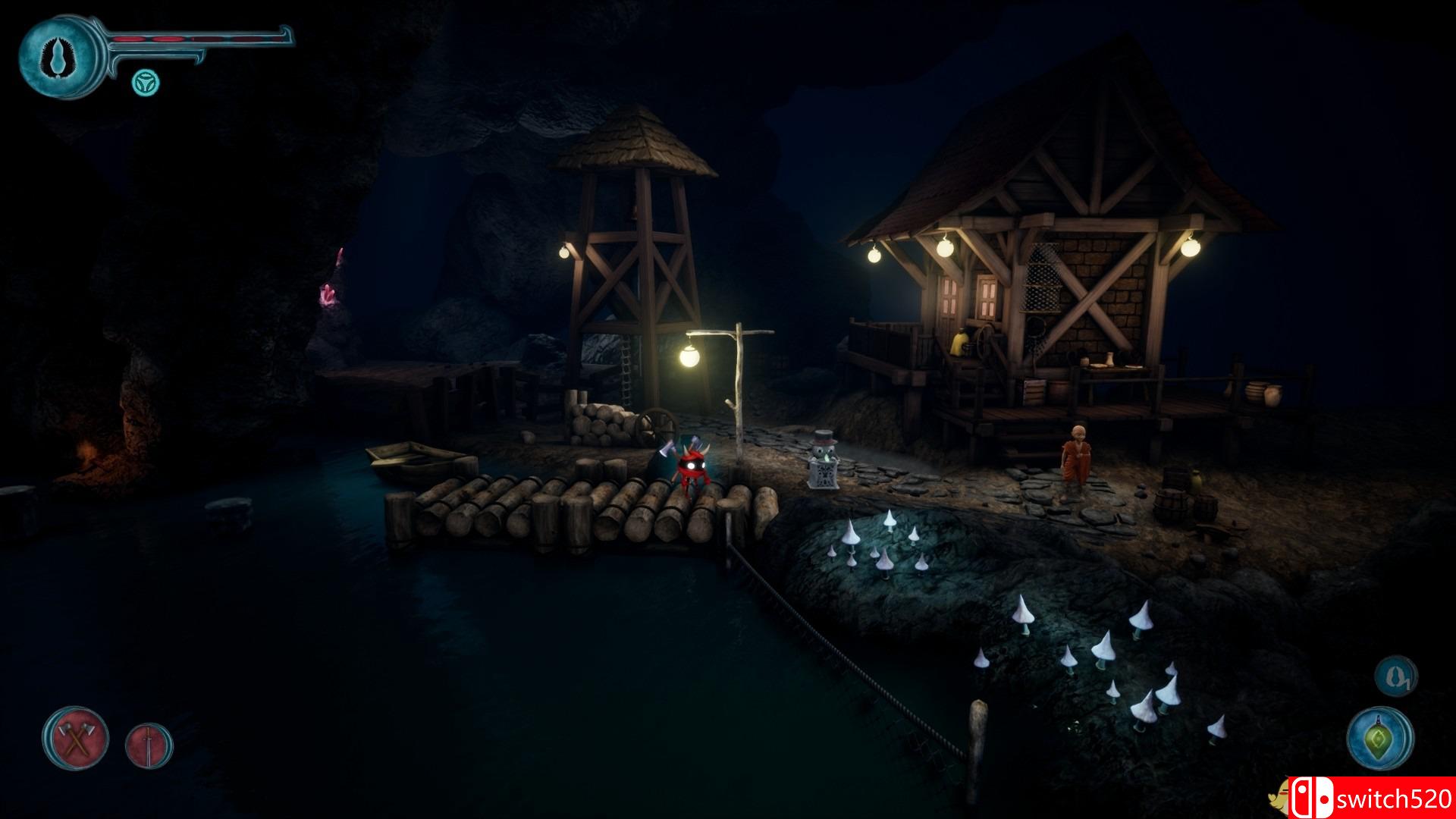The width and height of the screenshot is (1456, 819).
Task: Activate the small teal trefoil rune icon
Action: coord(145,83)
